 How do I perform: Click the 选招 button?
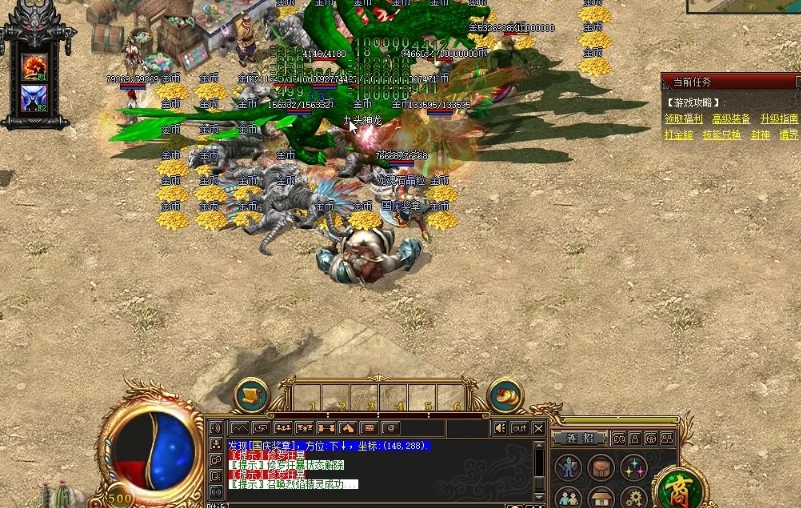[x=580, y=438]
